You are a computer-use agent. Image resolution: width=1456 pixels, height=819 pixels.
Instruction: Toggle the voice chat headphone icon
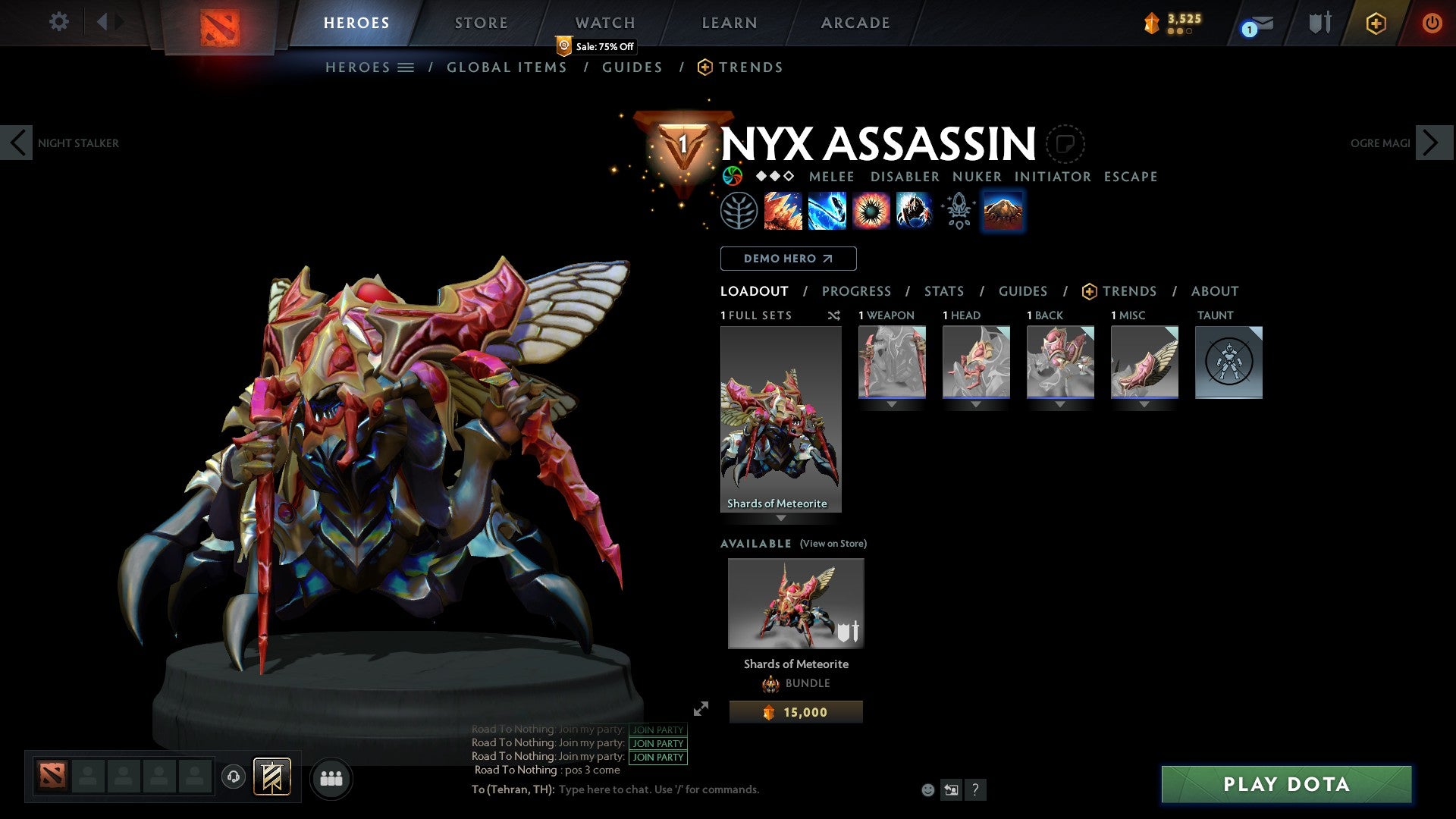click(234, 778)
